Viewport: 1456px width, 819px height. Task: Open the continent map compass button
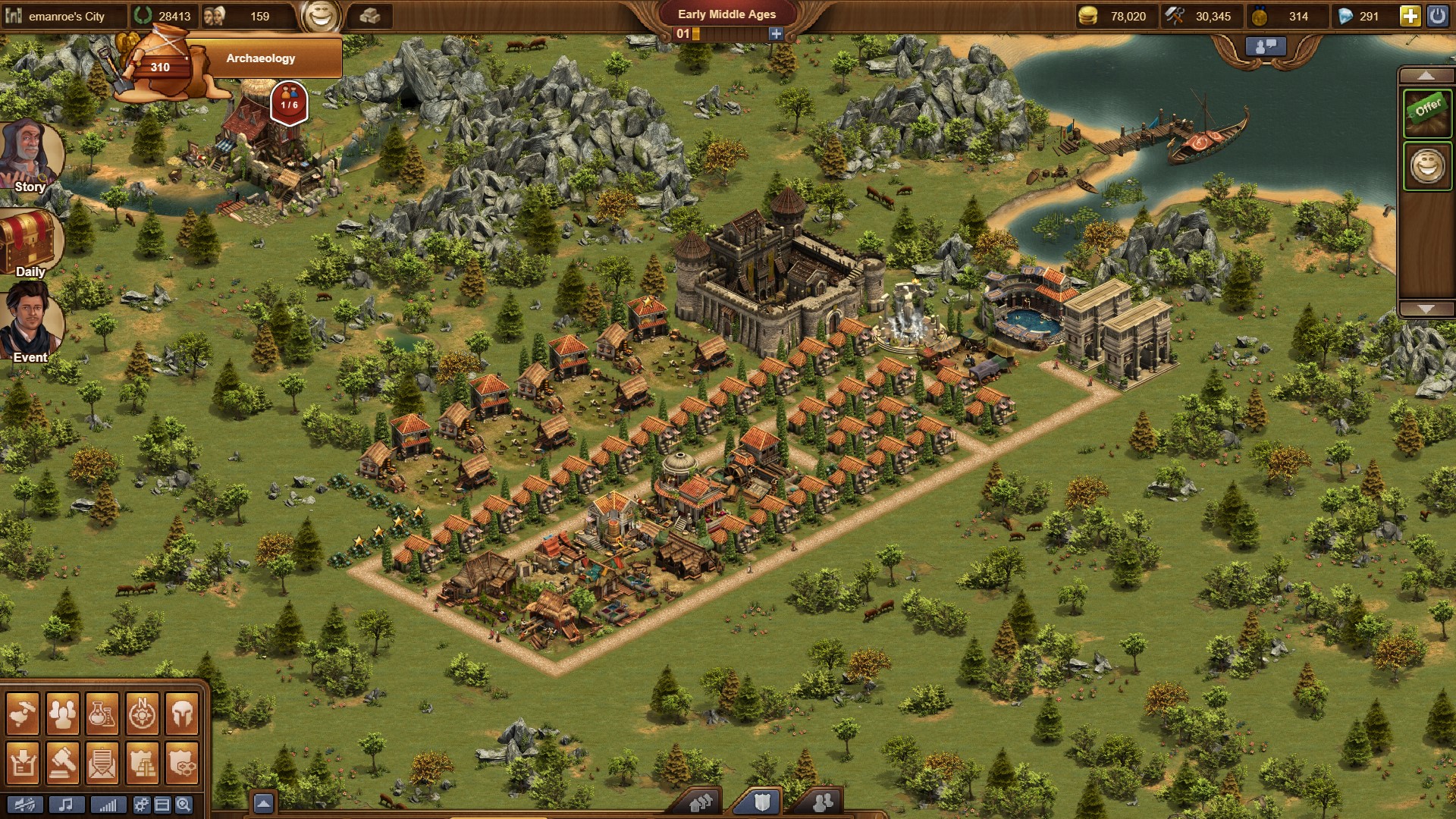pos(142,713)
